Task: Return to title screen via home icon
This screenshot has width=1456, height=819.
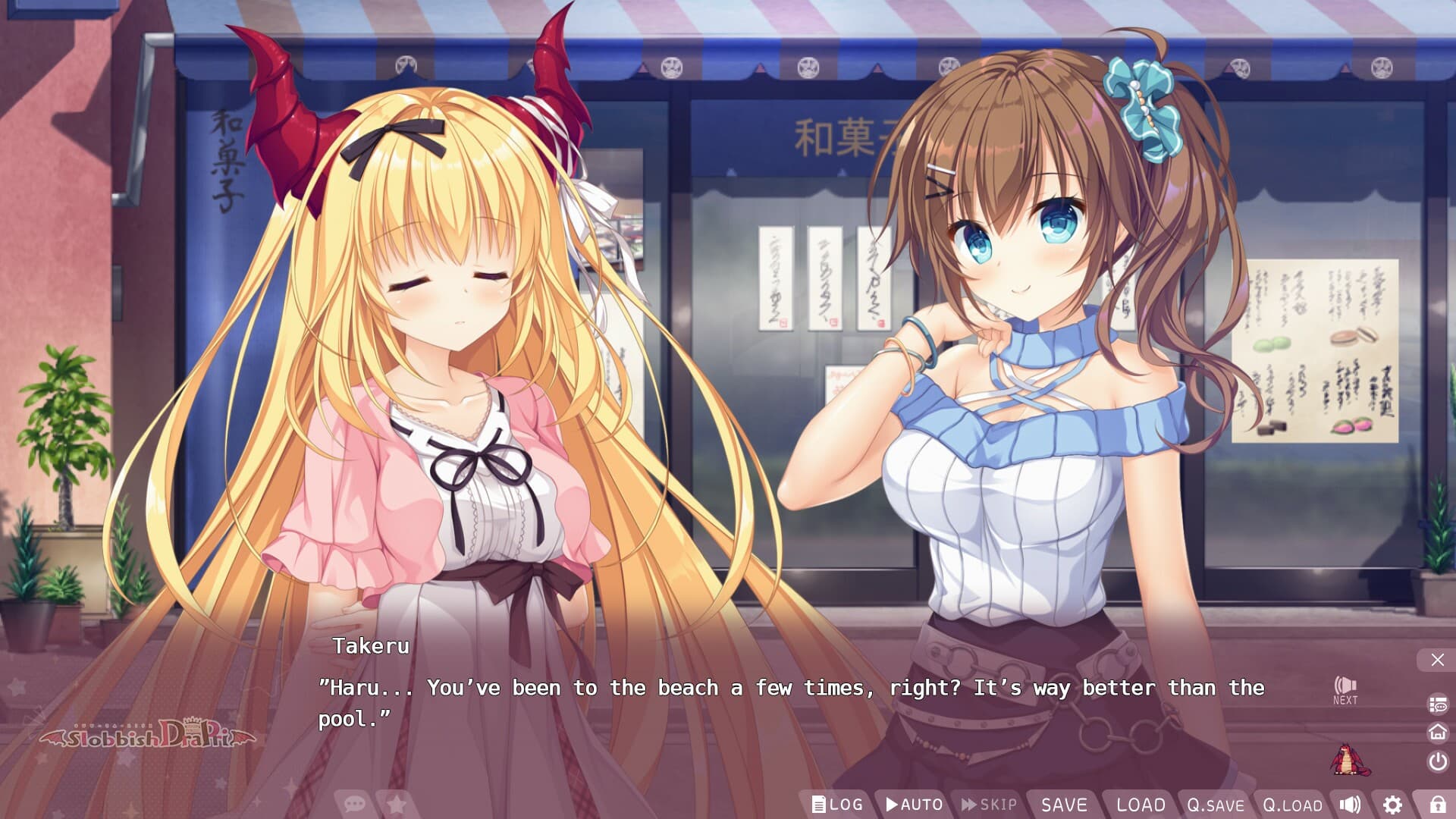Action: (x=1438, y=733)
